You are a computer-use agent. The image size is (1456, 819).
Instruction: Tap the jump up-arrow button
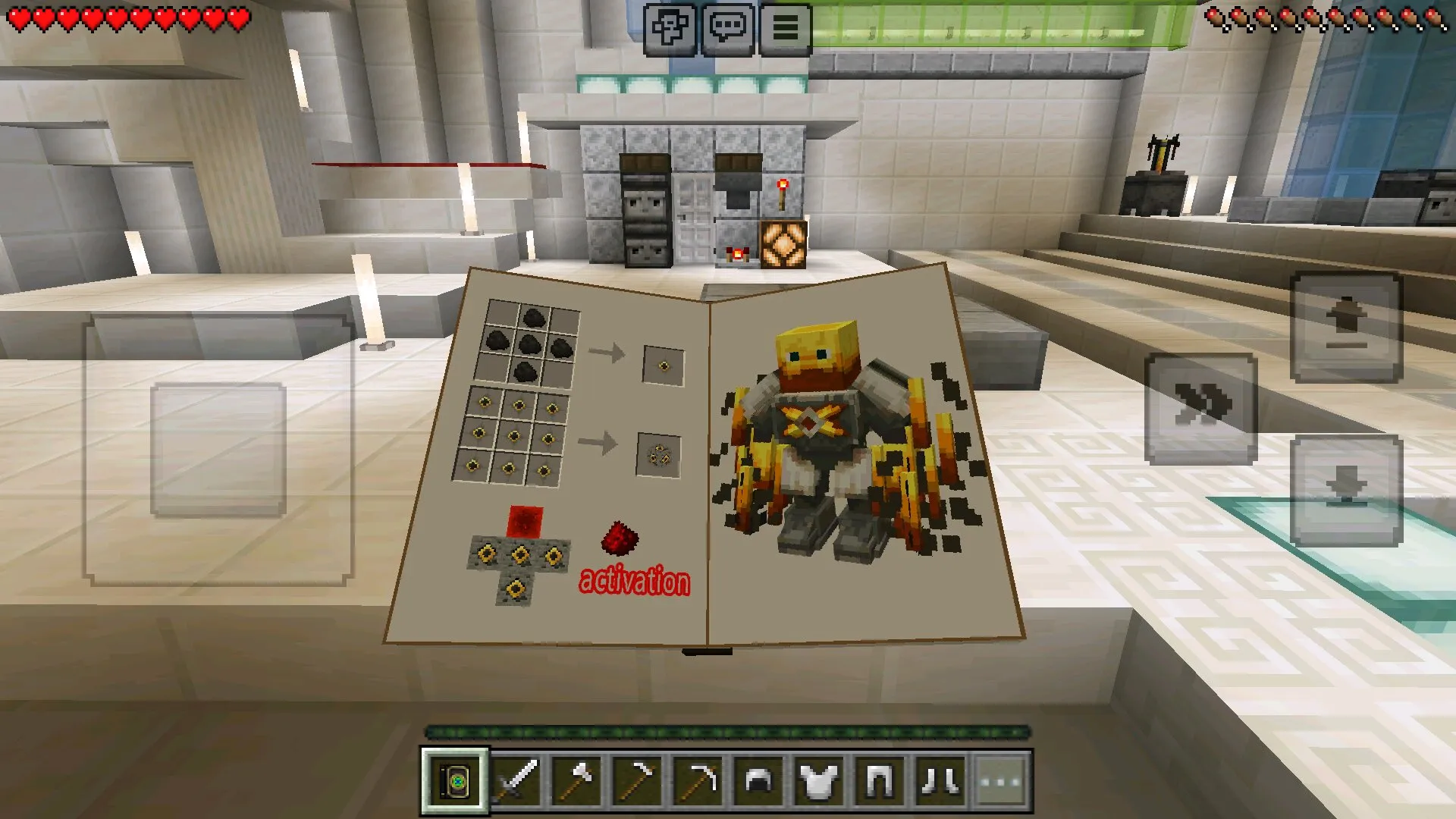1346,328
